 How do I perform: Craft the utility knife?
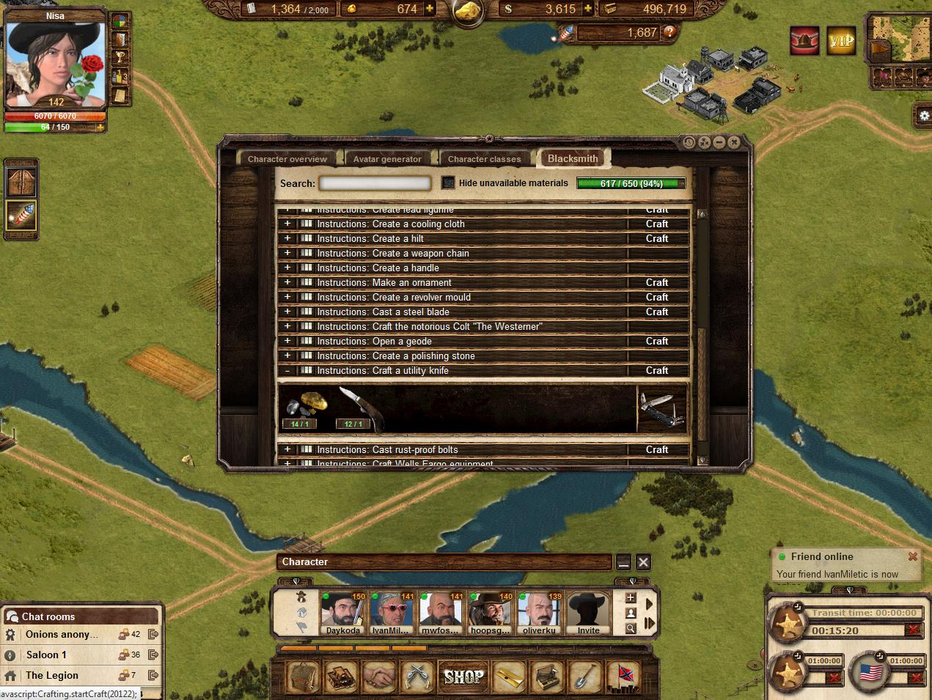click(656, 371)
